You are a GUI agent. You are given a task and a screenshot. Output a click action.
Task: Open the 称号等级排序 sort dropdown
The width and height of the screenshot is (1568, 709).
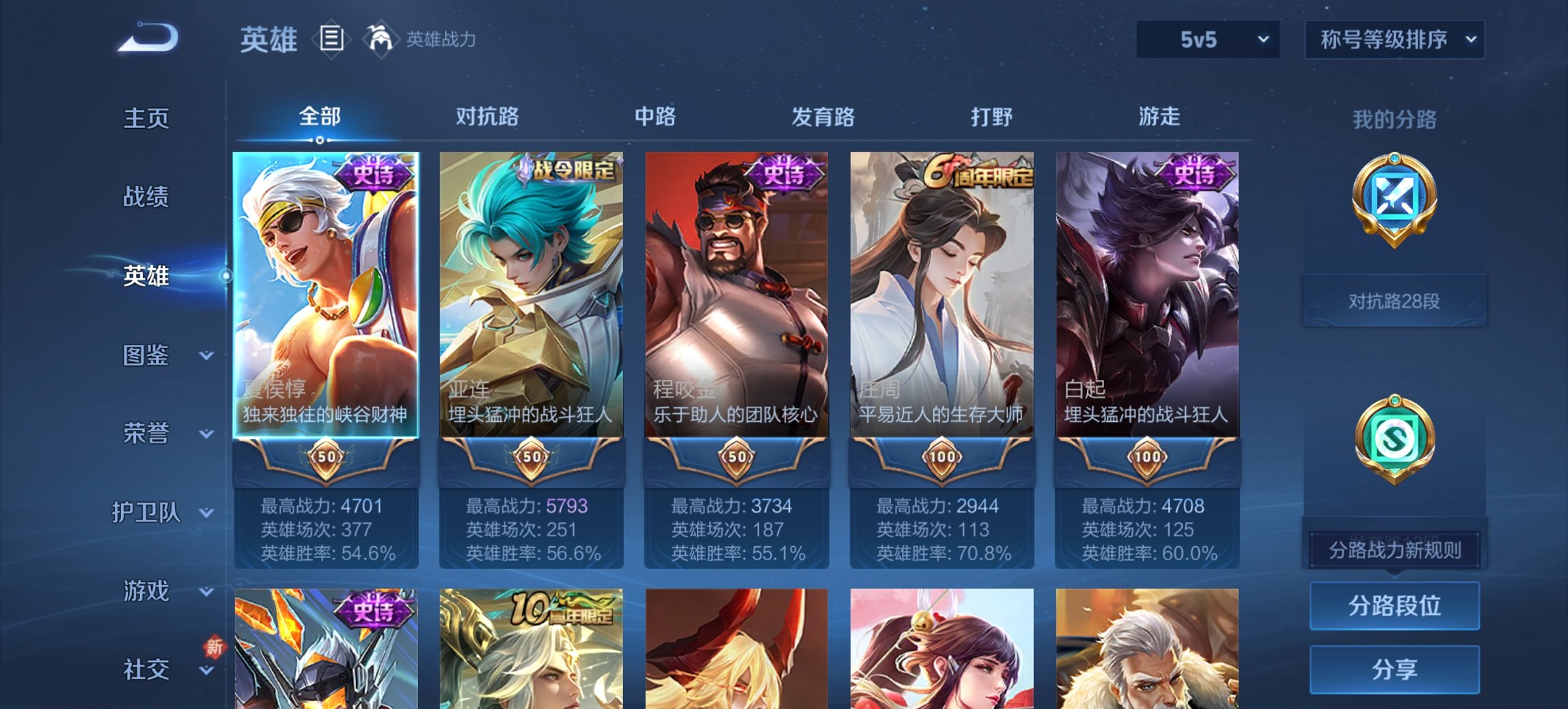pyautogui.click(x=1395, y=40)
